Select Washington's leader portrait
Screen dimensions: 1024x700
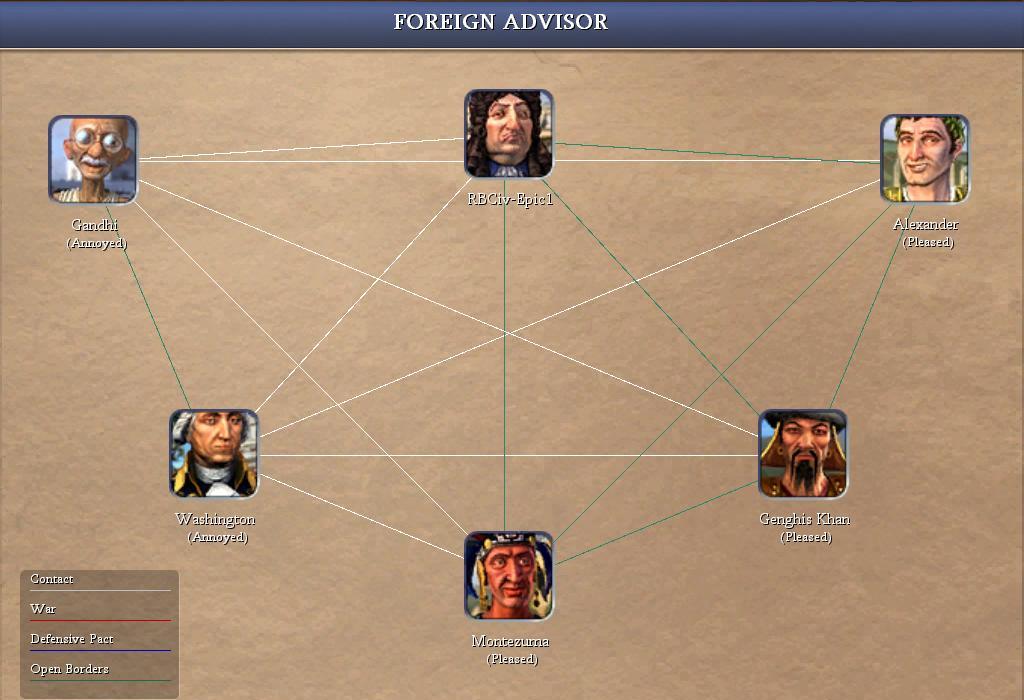click(214, 454)
